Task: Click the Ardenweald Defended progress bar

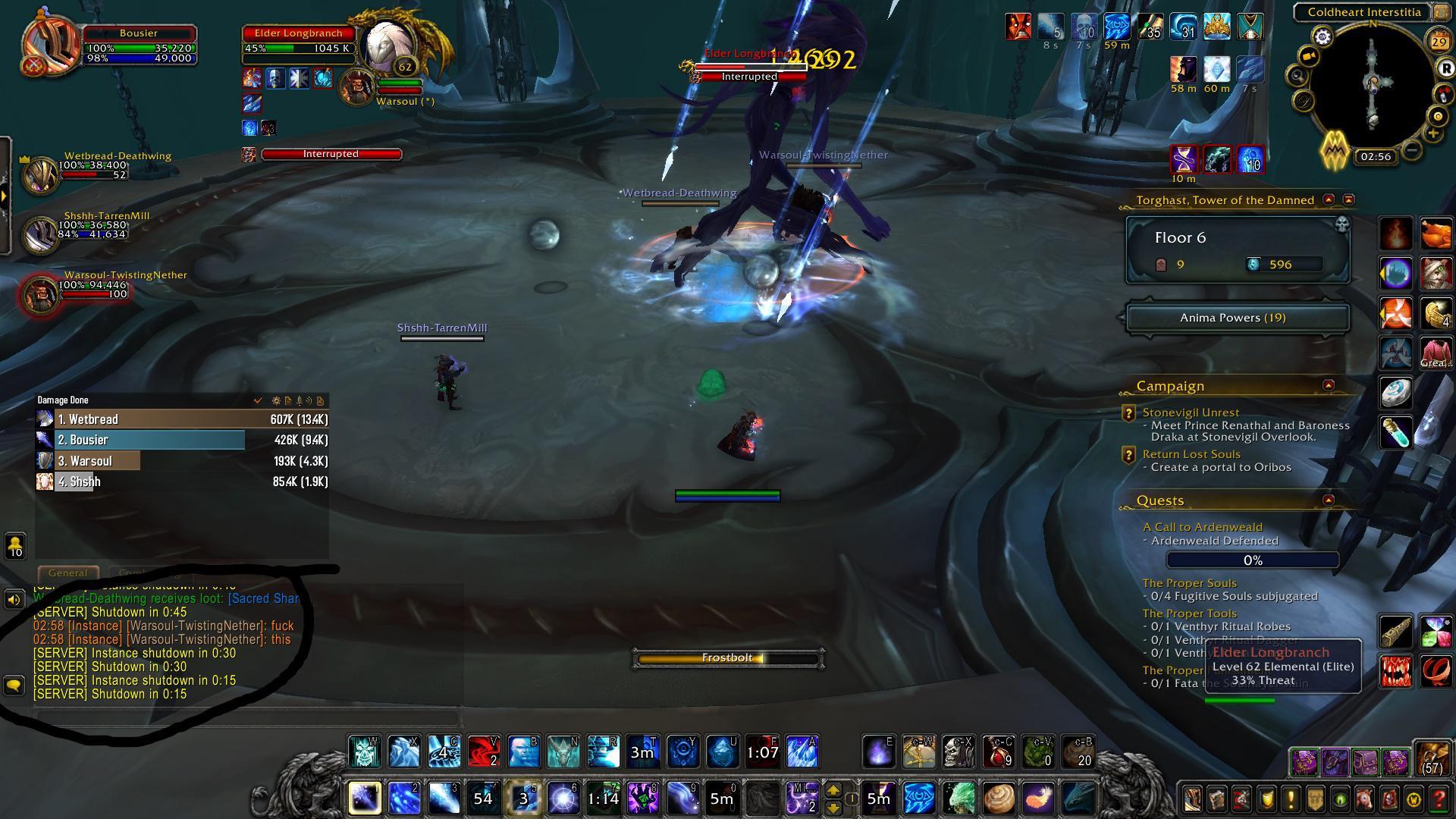Action: tap(1252, 560)
